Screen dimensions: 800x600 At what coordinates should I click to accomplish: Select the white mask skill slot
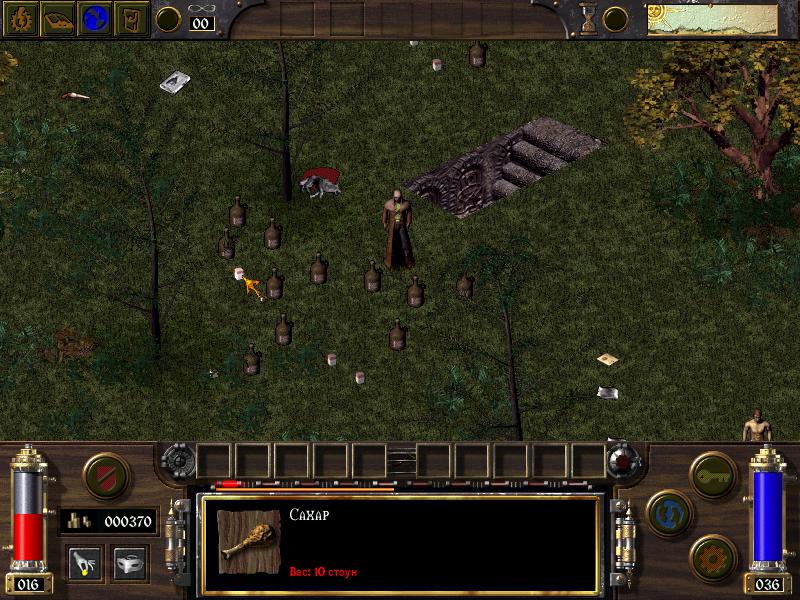(x=130, y=561)
